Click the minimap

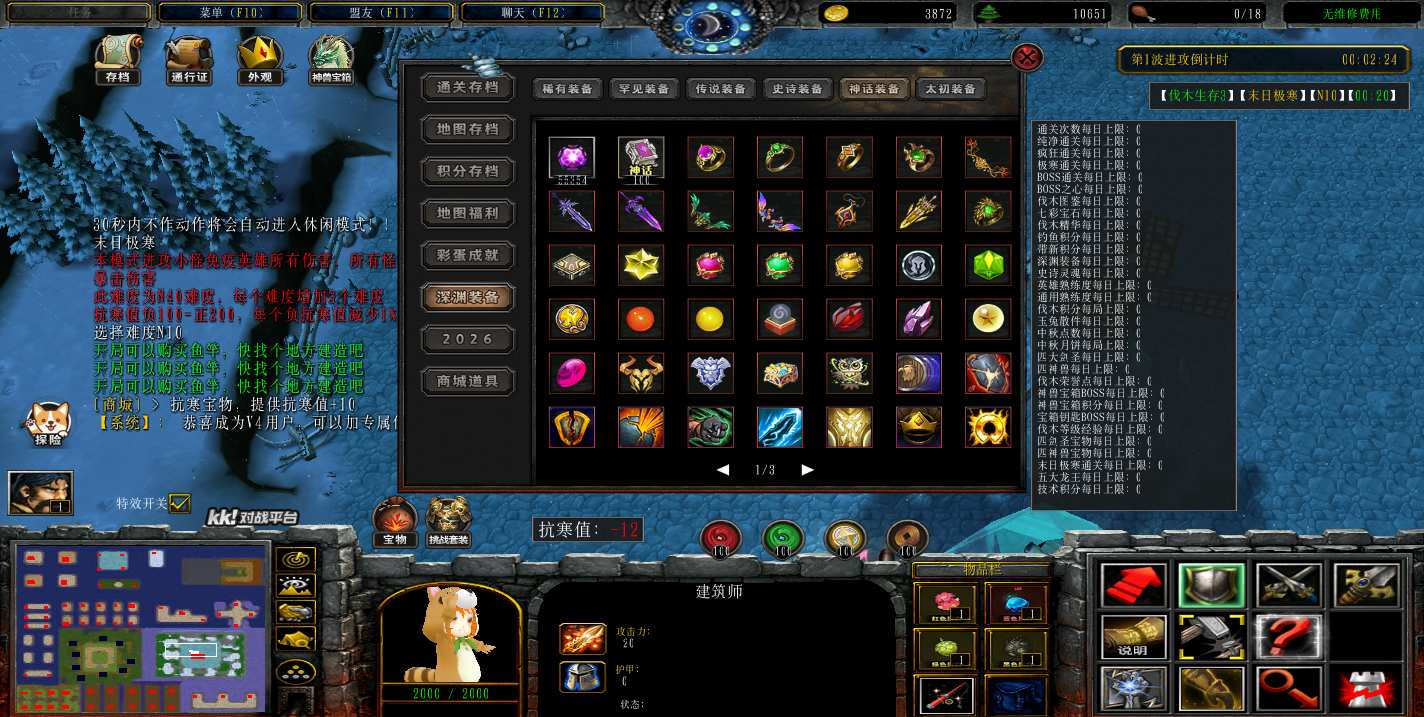point(141,626)
